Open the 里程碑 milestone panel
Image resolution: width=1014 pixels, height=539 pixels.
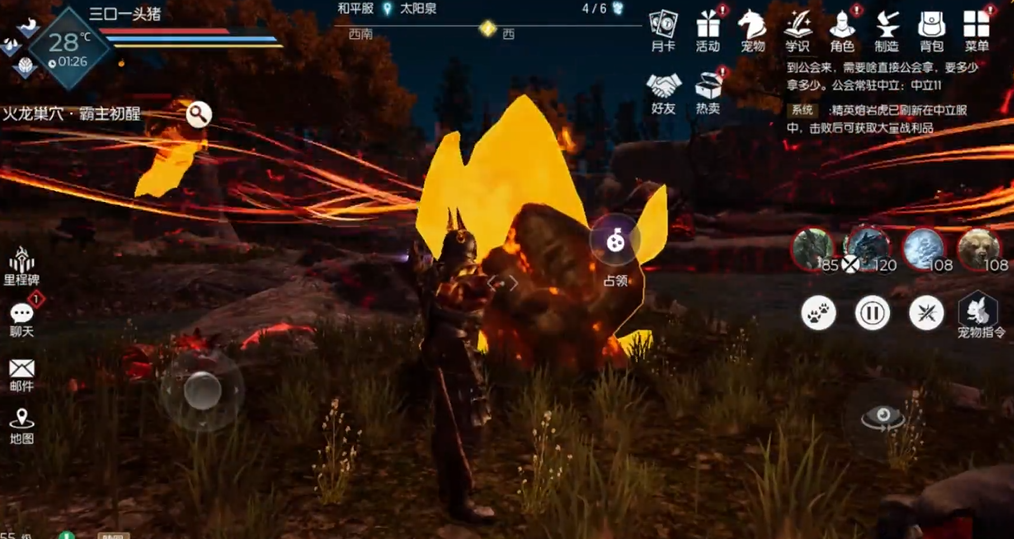[x=21, y=263]
